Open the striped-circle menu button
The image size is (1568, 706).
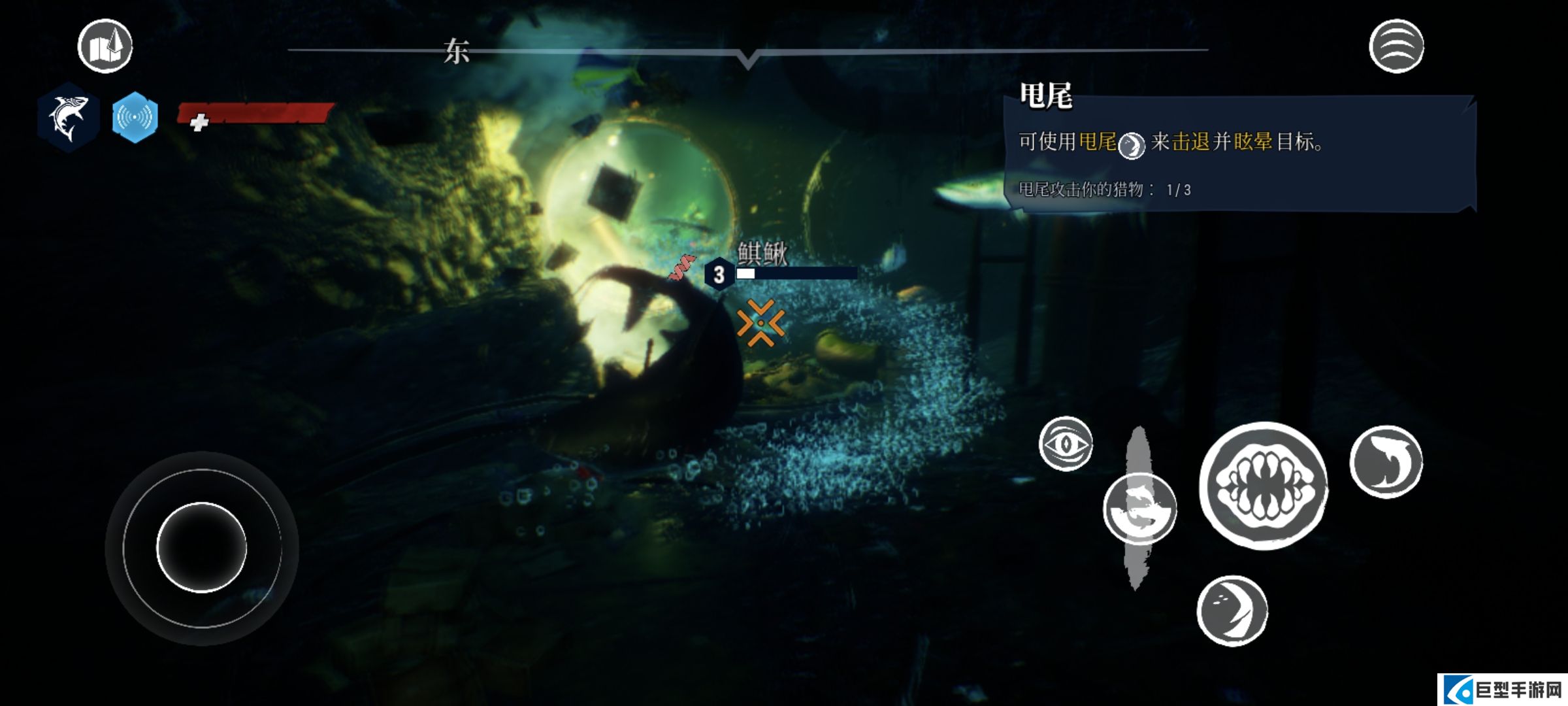click(x=1396, y=46)
